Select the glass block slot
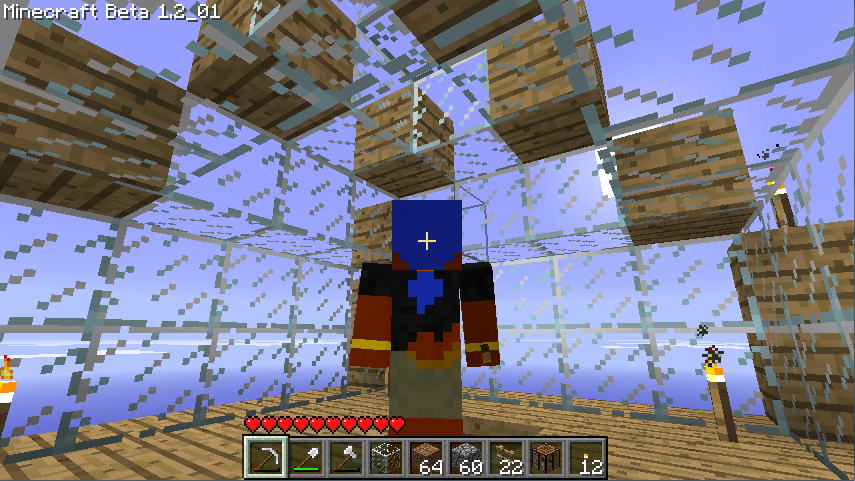The width and height of the screenshot is (855, 481). [385, 459]
